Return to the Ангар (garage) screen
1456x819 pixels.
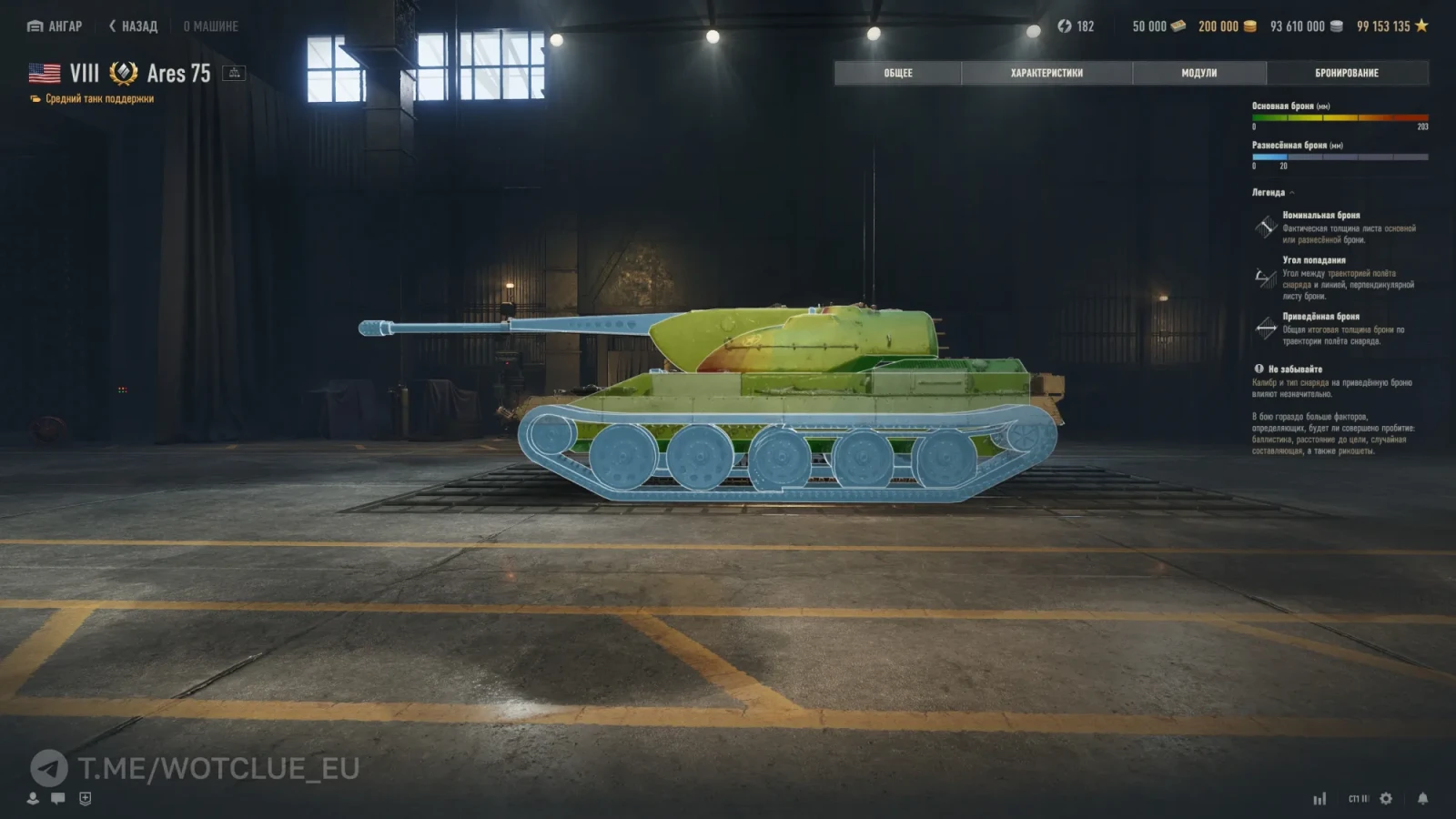(56, 26)
